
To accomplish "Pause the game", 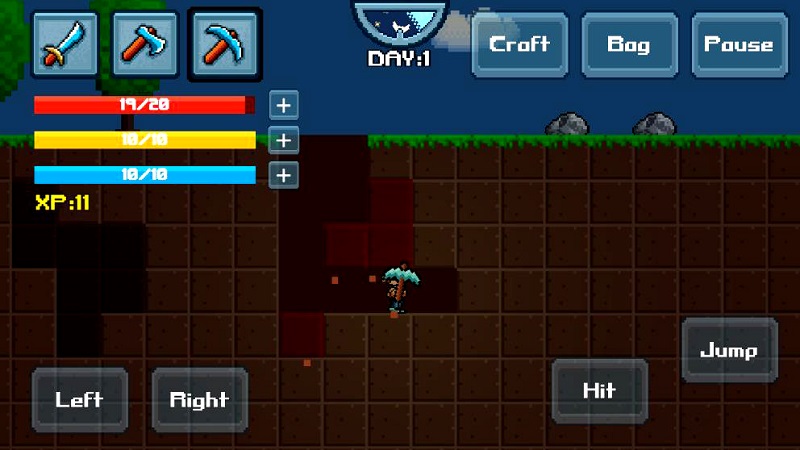I will (738, 45).
